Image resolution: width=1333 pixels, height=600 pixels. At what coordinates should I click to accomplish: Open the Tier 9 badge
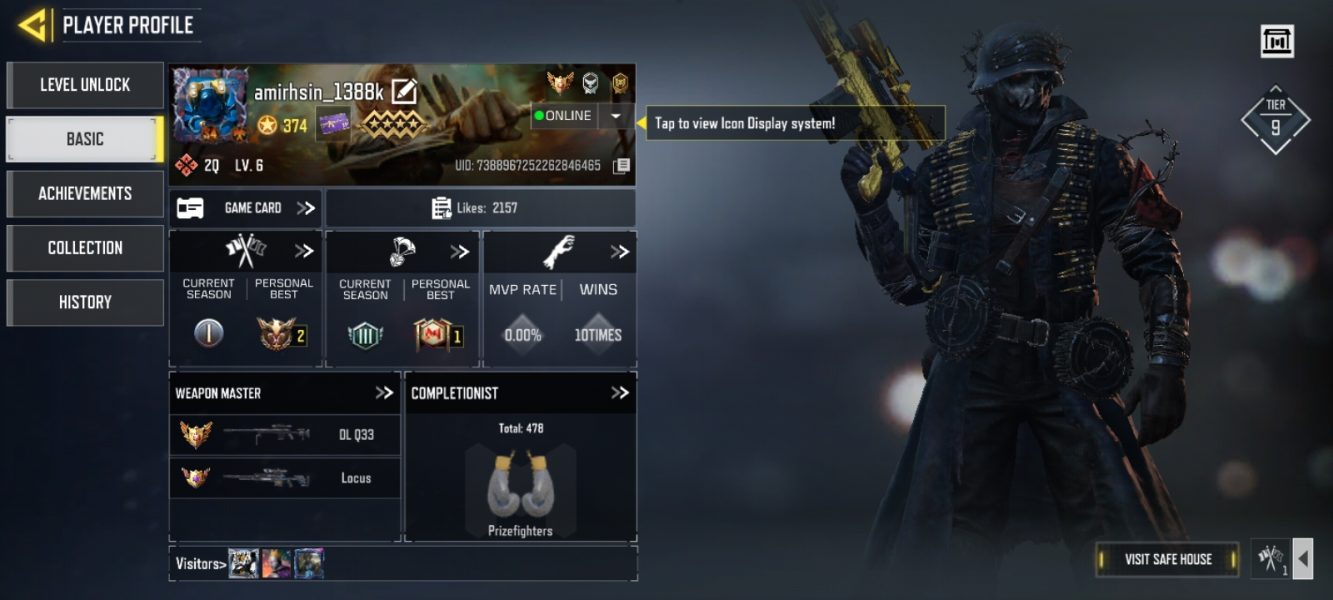1275,119
